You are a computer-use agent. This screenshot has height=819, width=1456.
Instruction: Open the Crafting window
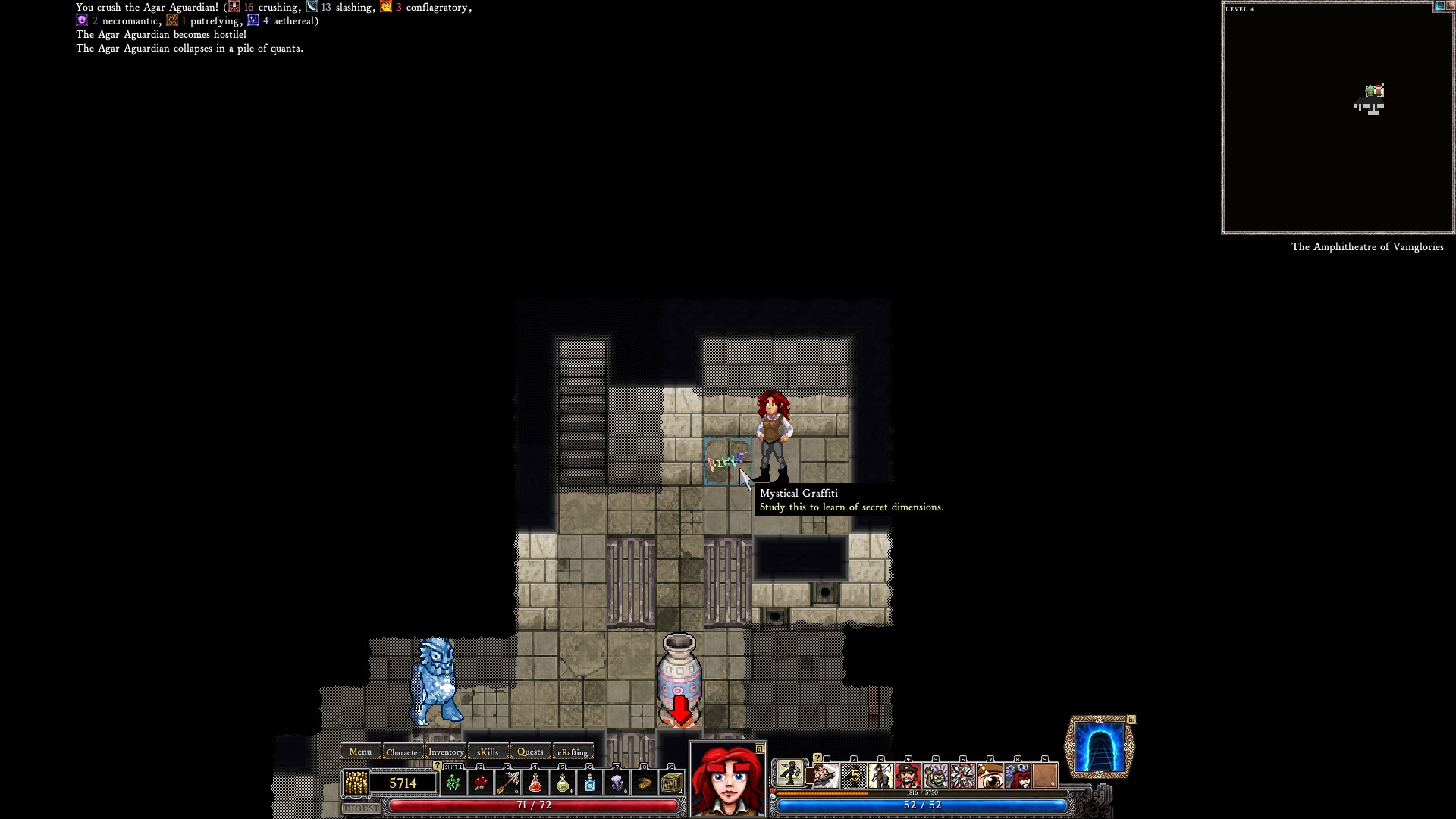click(573, 752)
